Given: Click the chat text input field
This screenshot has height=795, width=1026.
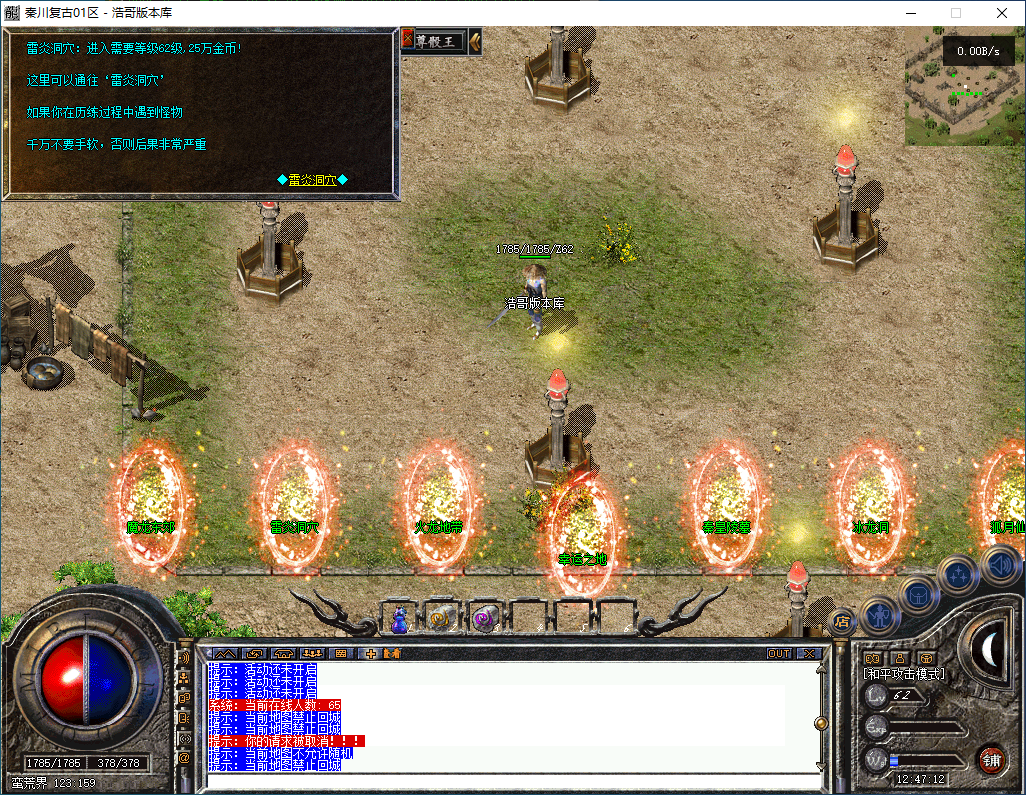Looking at the screenshot, I should pyautogui.click(x=510, y=780).
